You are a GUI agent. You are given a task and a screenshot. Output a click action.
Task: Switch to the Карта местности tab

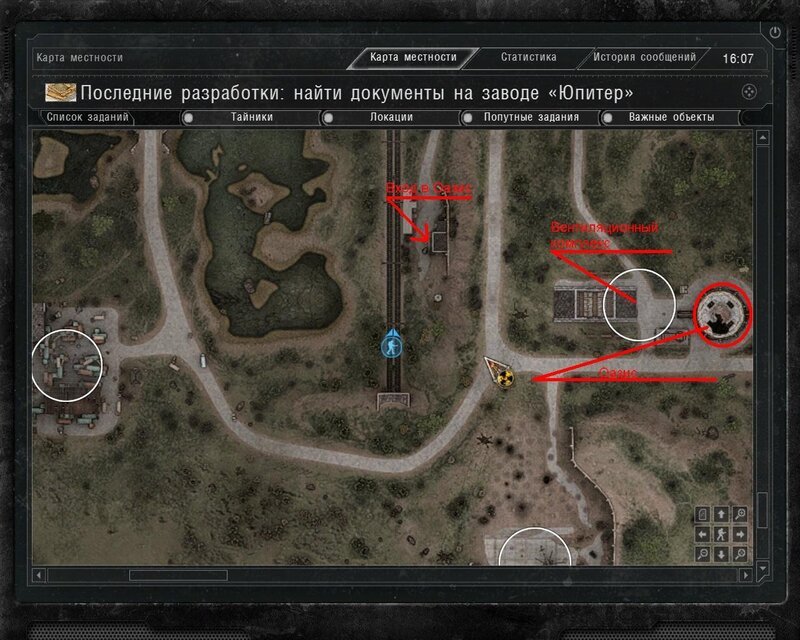412,58
